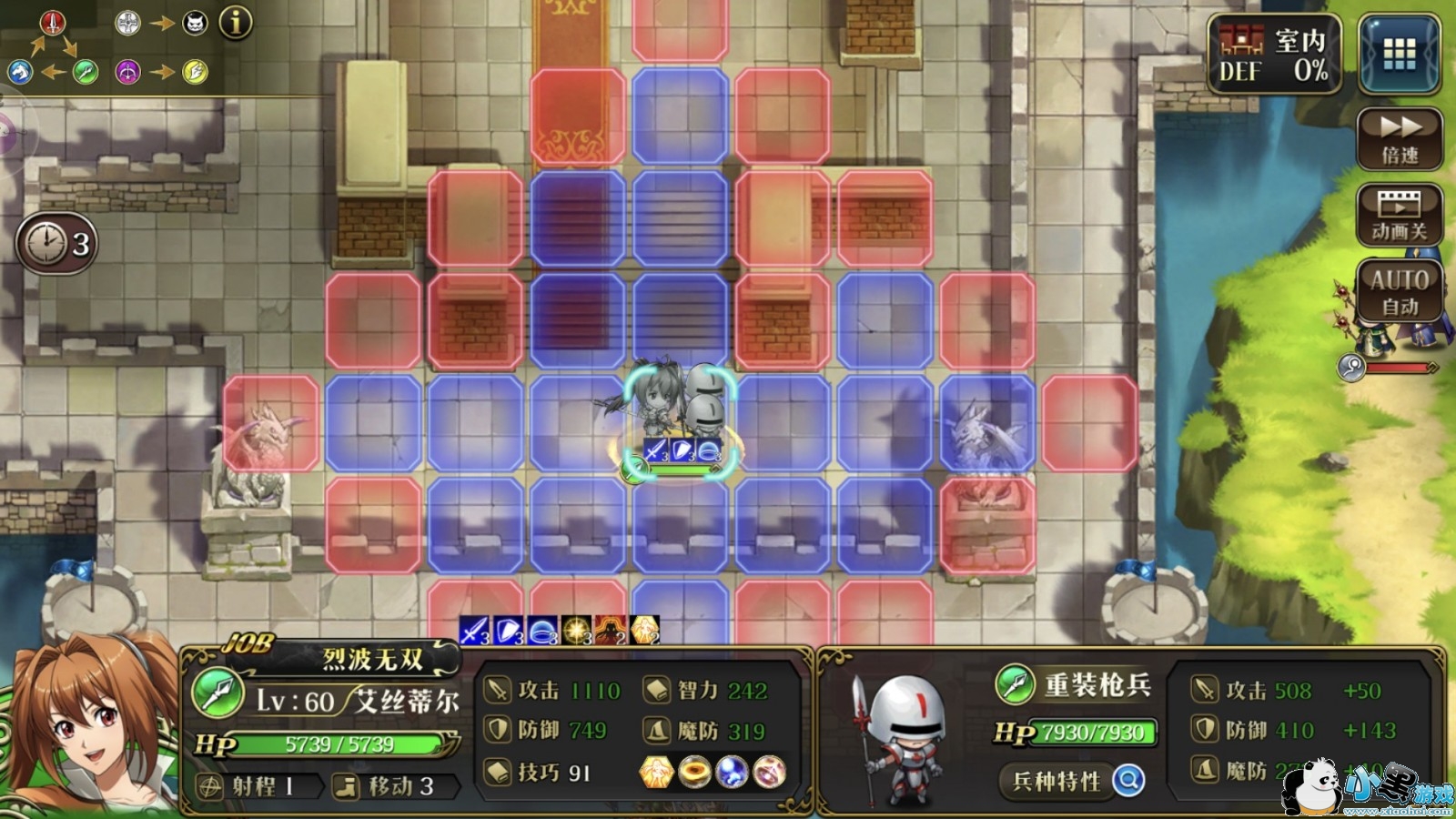Select the hexagonal golden figure skill icon
The height and width of the screenshot is (819, 1456).
pos(656,772)
